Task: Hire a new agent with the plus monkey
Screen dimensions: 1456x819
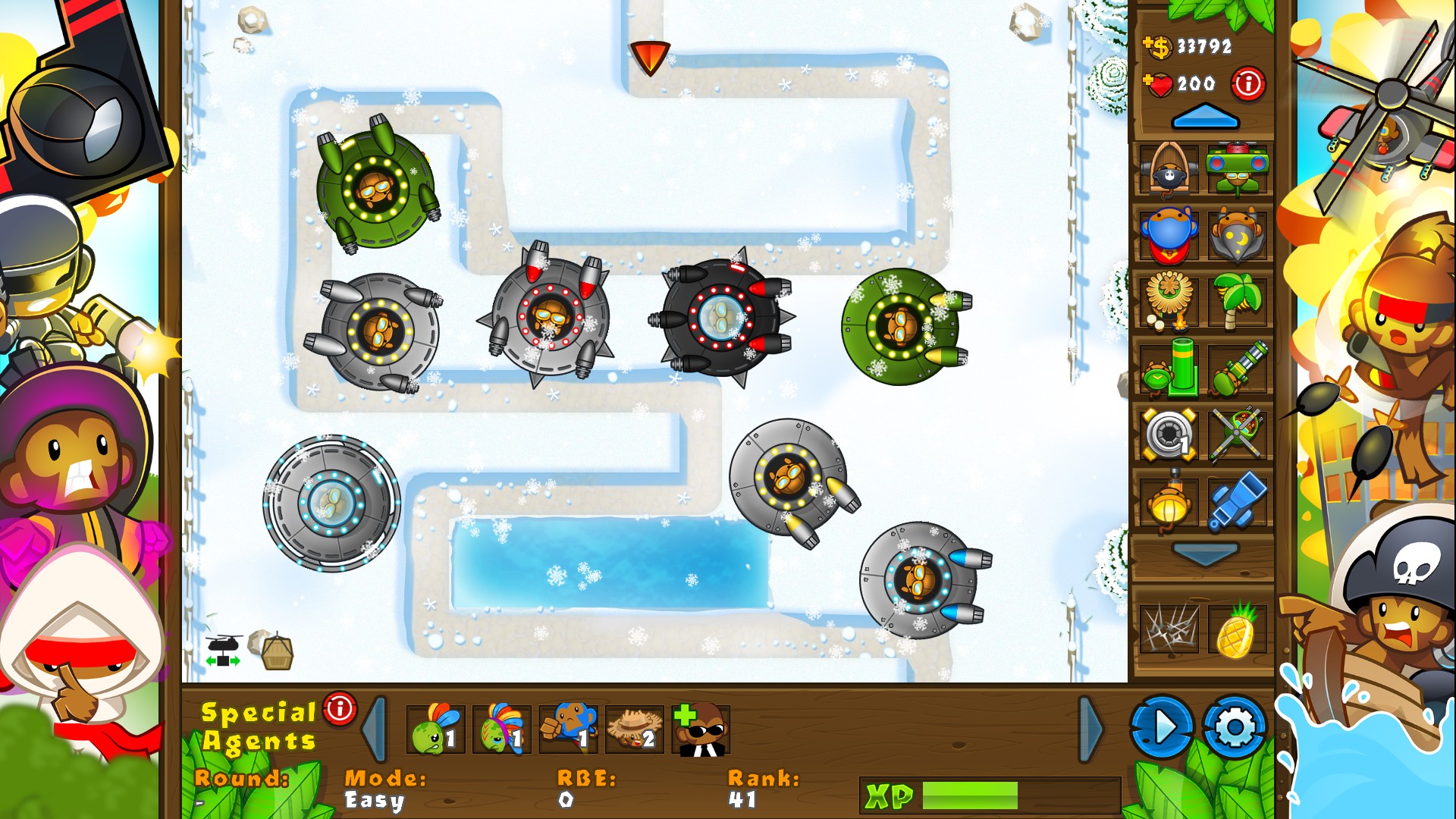Action: [700, 726]
